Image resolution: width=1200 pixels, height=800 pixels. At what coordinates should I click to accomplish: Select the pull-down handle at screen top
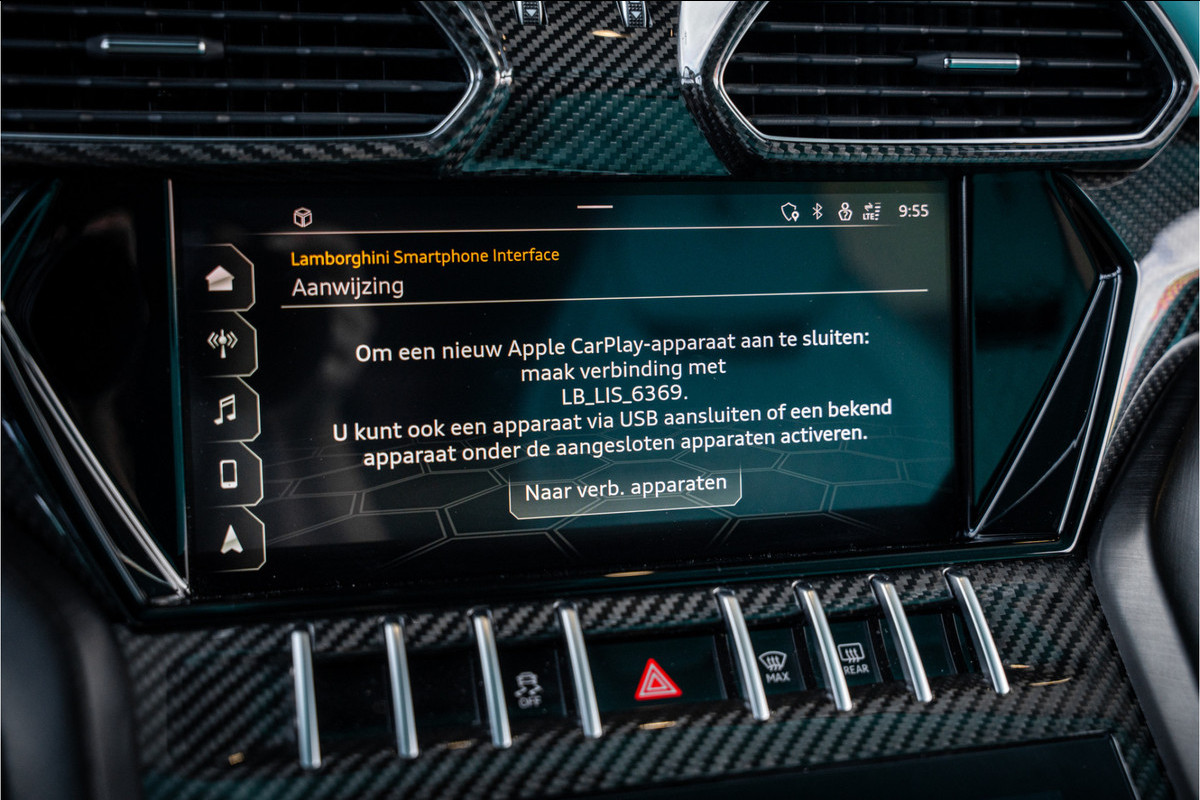coord(595,207)
